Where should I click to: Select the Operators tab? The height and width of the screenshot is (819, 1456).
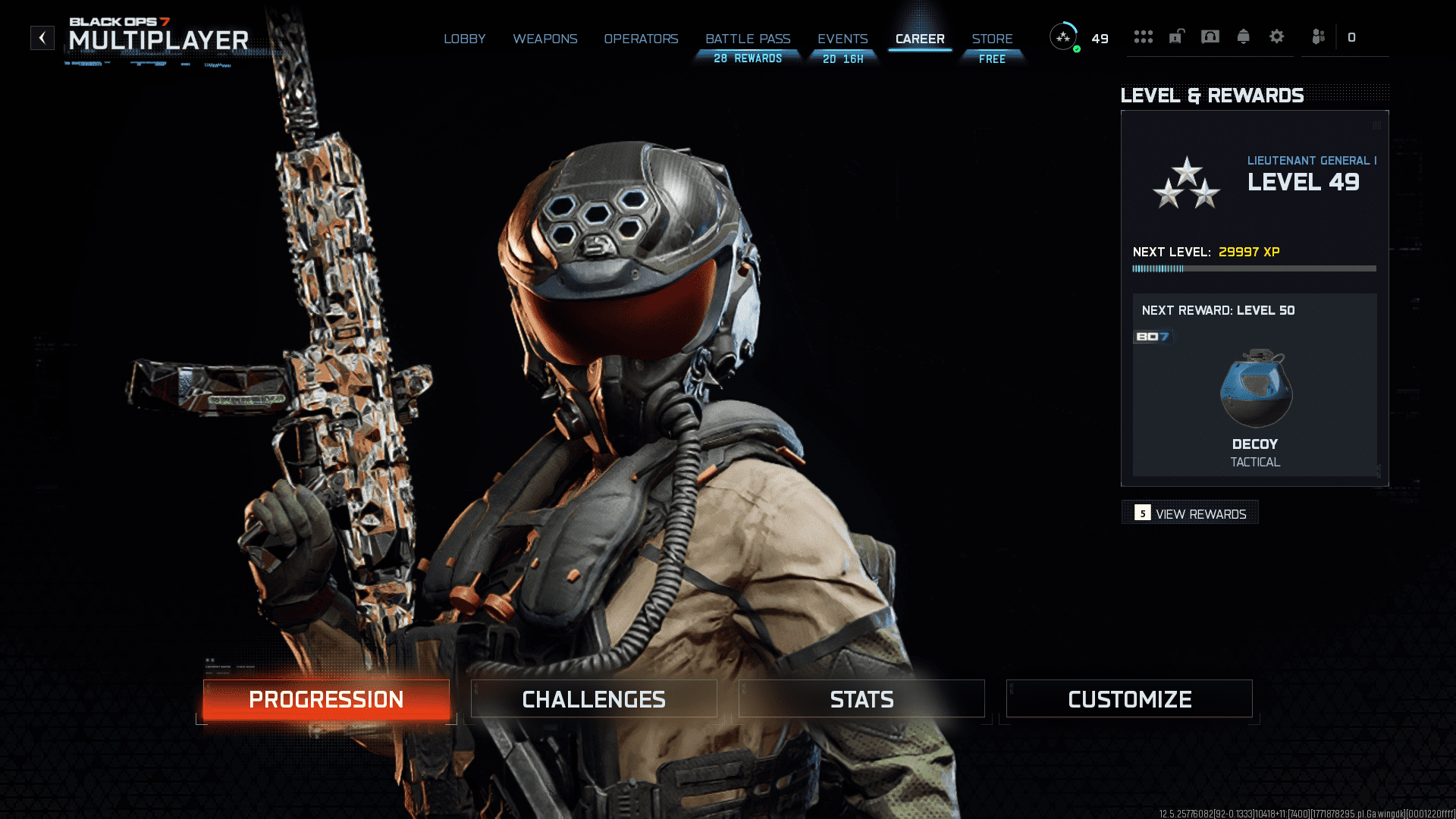coord(641,39)
